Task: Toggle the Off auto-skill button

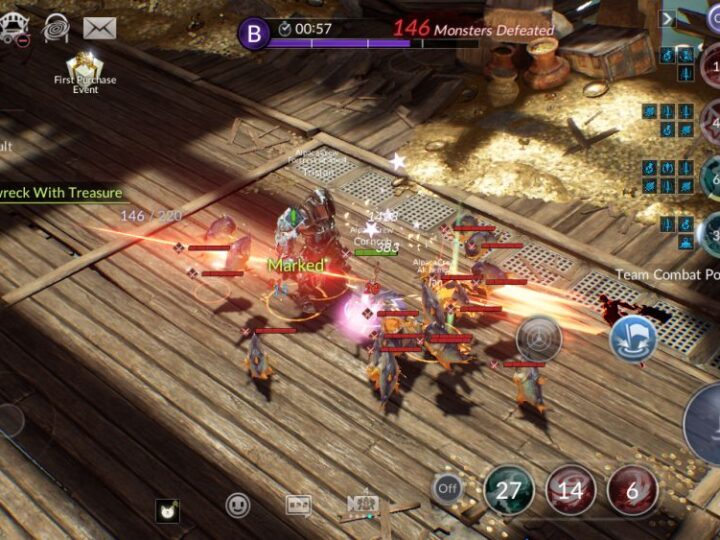Action: tap(447, 488)
